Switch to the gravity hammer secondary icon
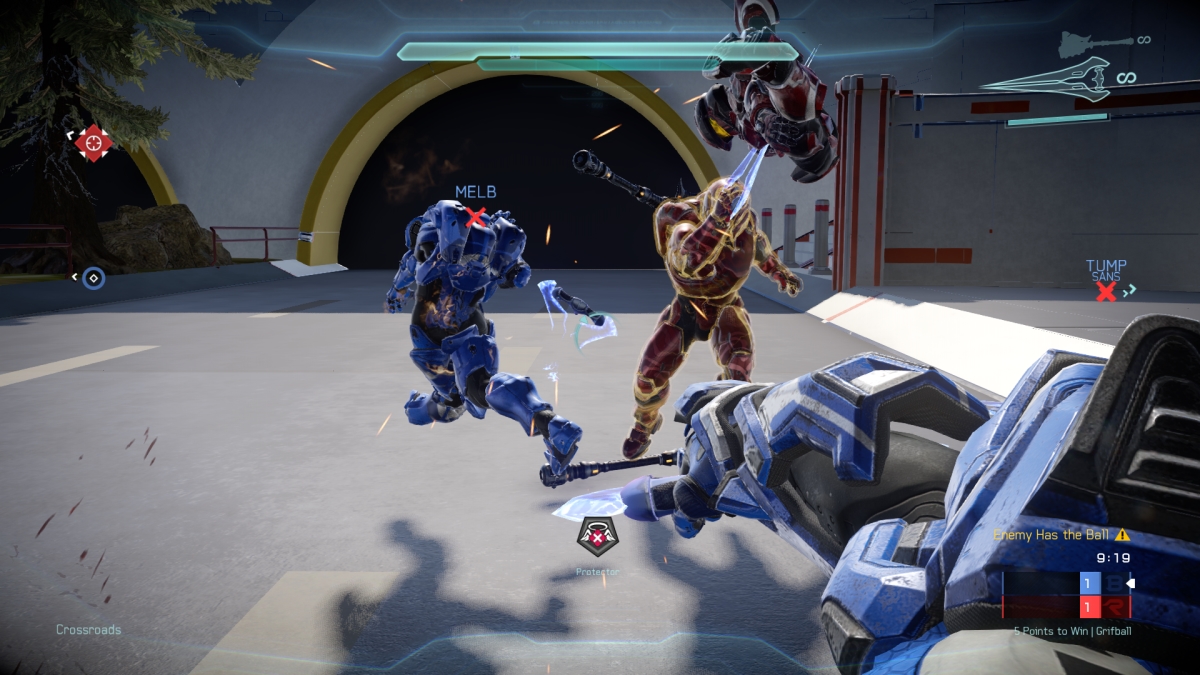Viewport: 1200px width, 675px height. 1090,42
